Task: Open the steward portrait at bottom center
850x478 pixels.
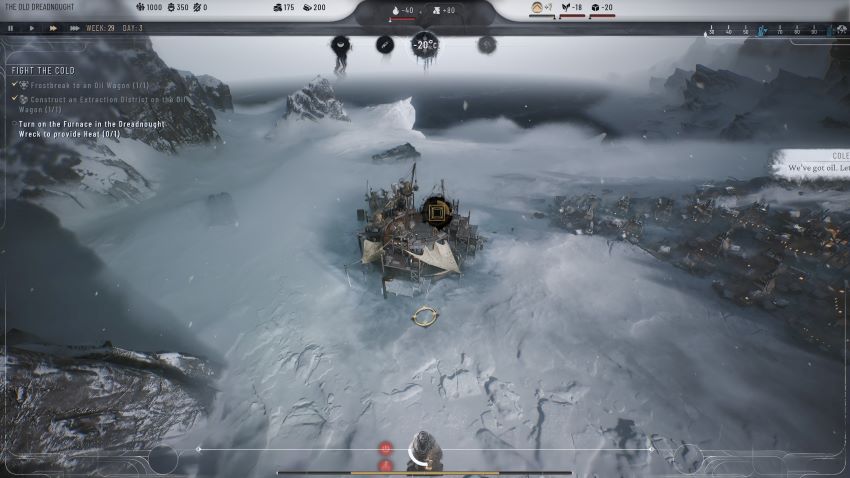Action: point(424,450)
